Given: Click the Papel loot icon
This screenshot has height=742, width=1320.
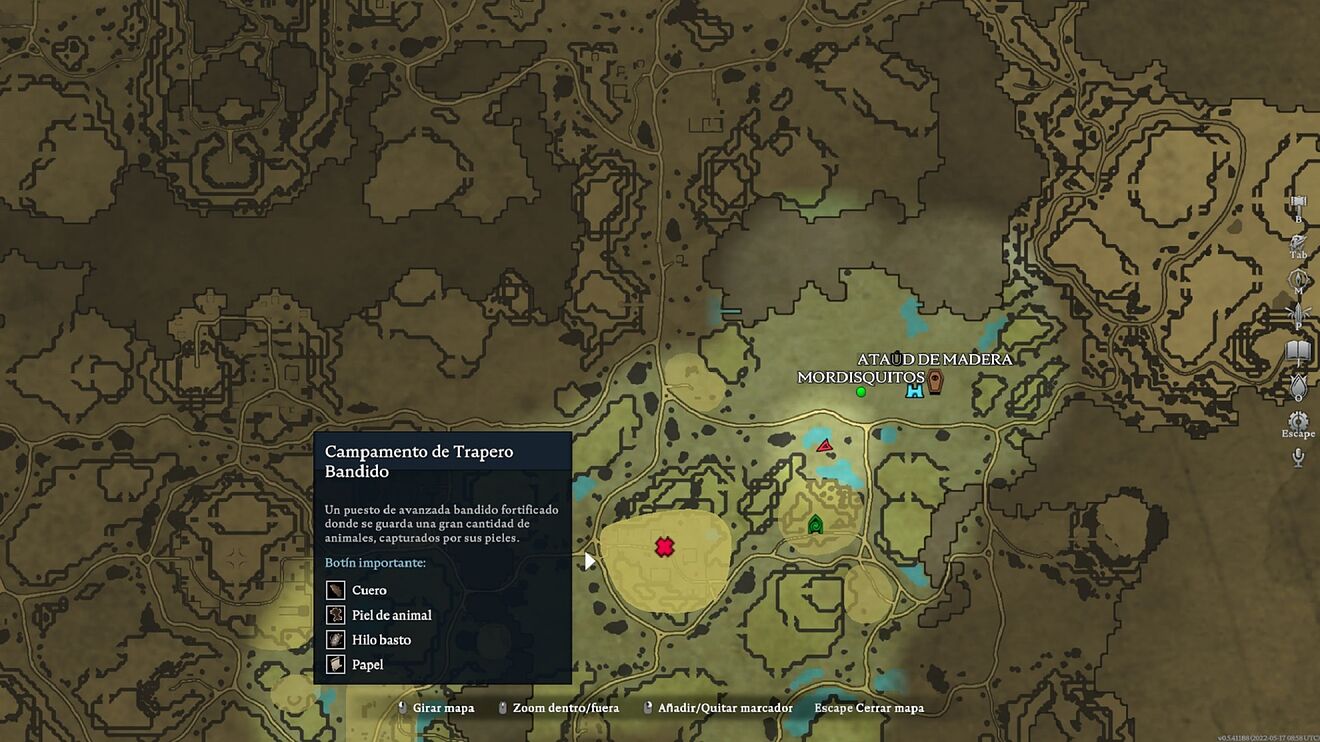Looking at the screenshot, I should 336,664.
